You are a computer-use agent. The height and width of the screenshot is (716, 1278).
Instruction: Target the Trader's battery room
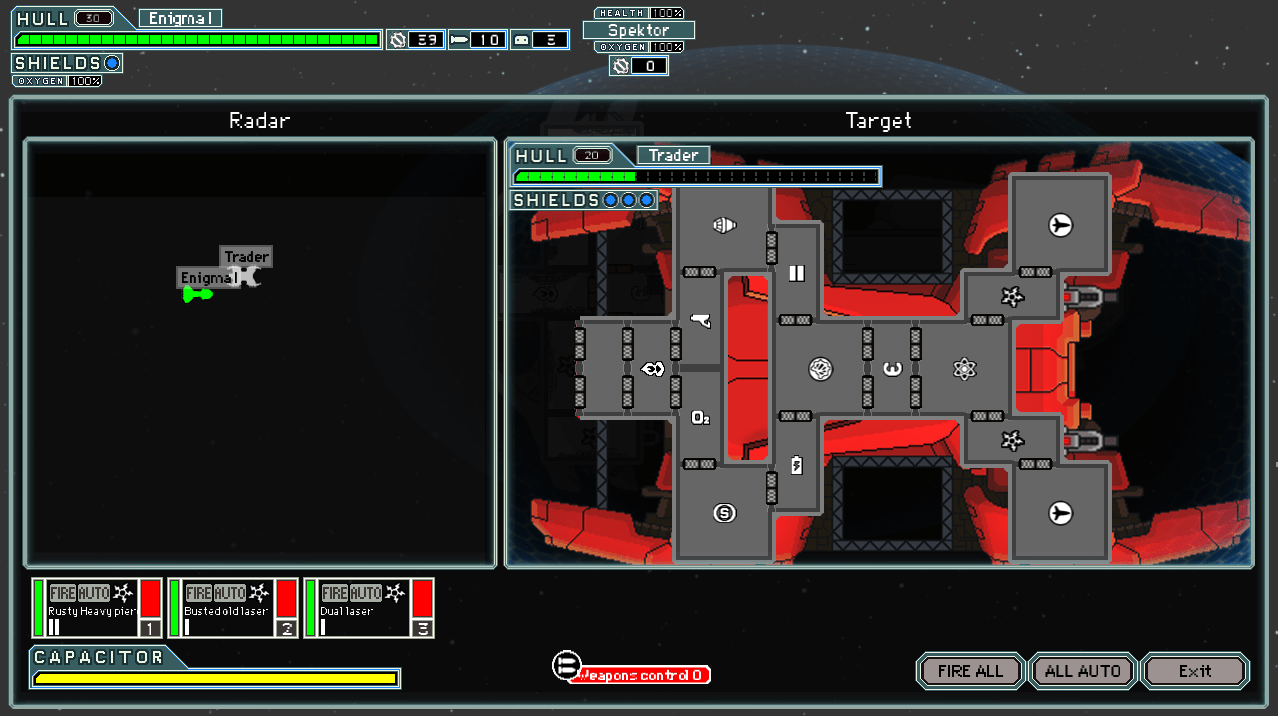[x=796, y=465]
